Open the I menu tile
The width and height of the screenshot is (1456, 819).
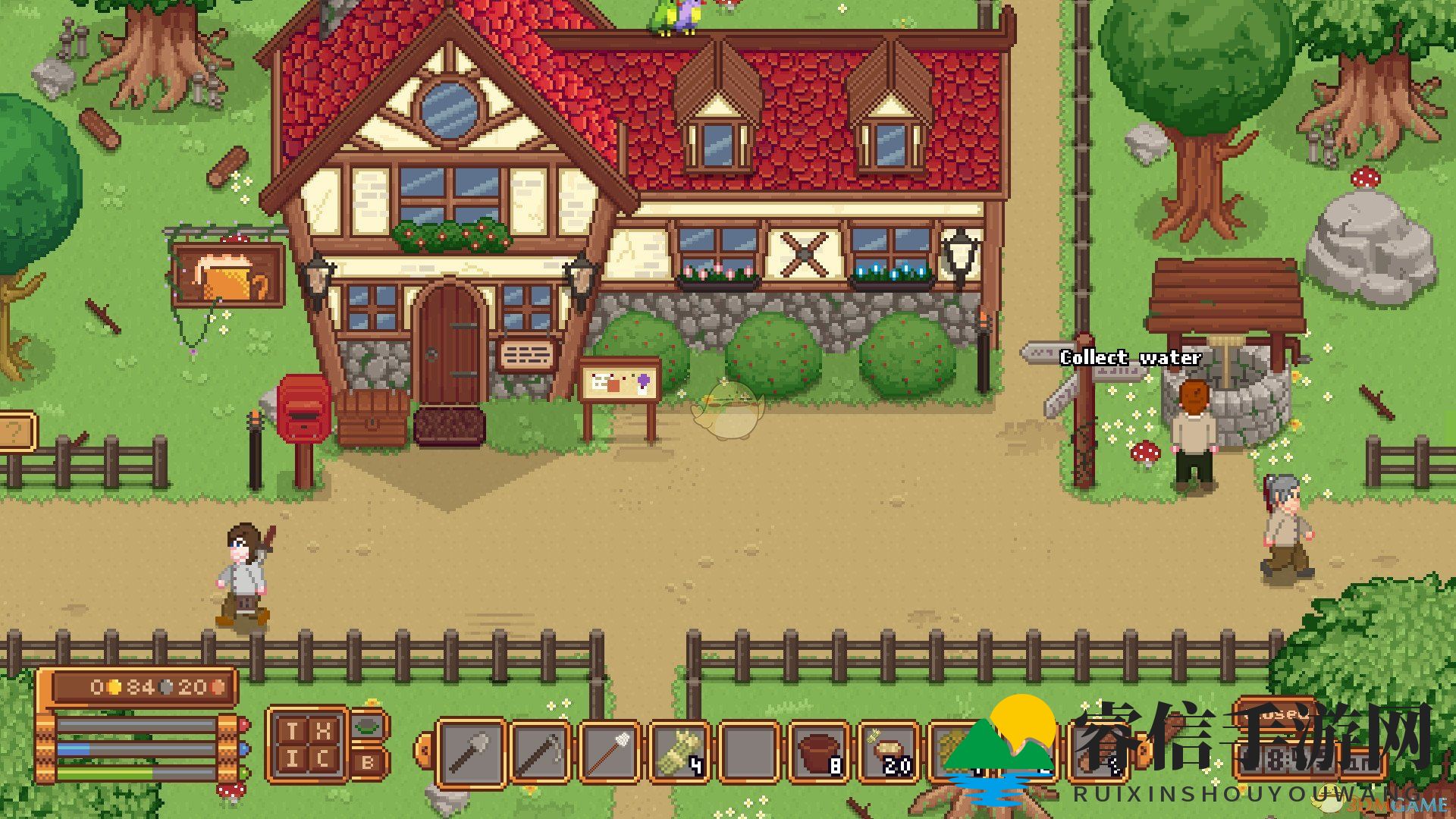click(x=293, y=759)
